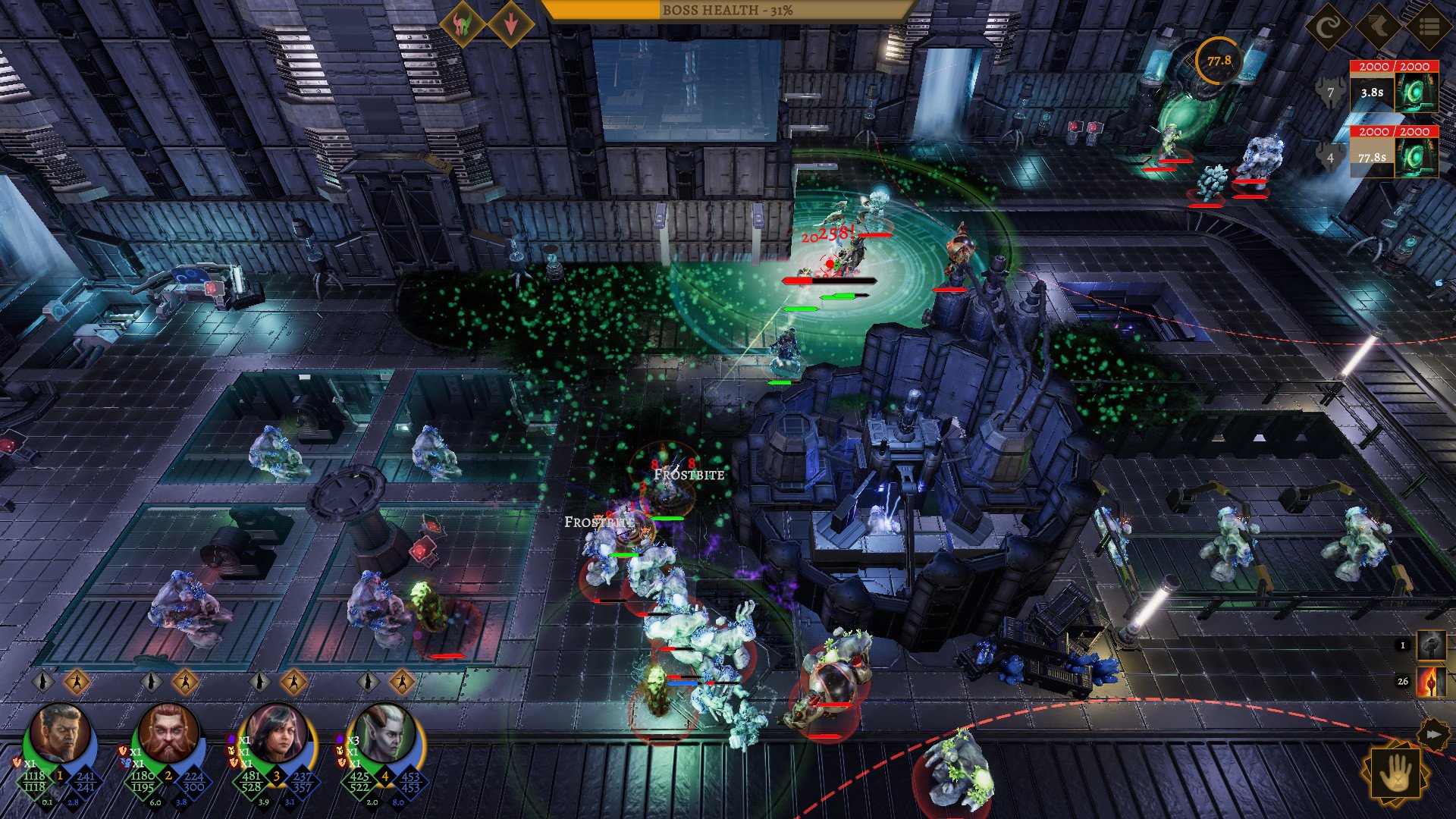The height and width of the screenshot is (819, 1456).
Task: Set hero 1 to the orange attack stance
Action: [77, 682]
